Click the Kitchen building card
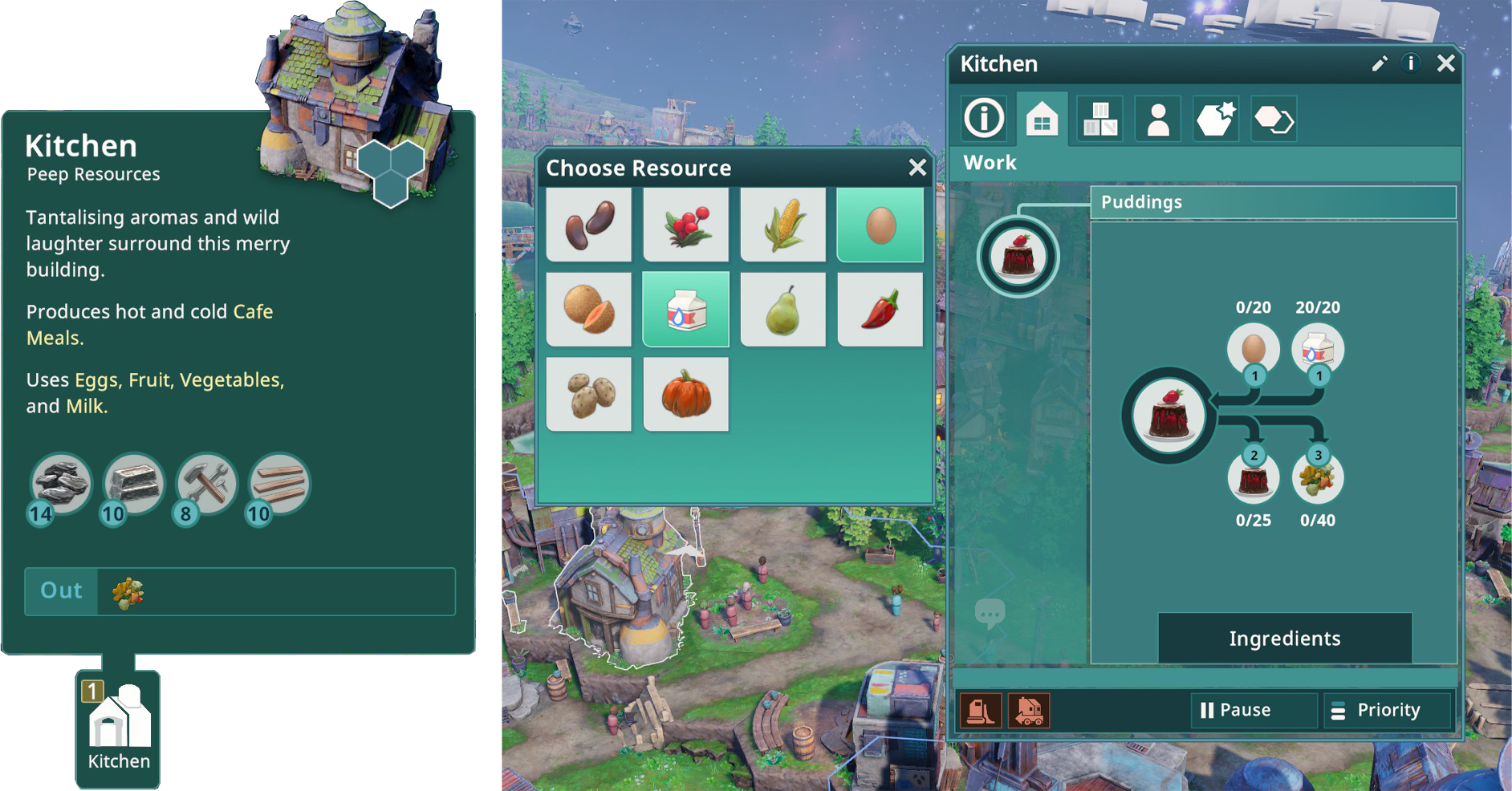Image resolution: width=1512 pixels, height=791 pixels. click(118, 728)
